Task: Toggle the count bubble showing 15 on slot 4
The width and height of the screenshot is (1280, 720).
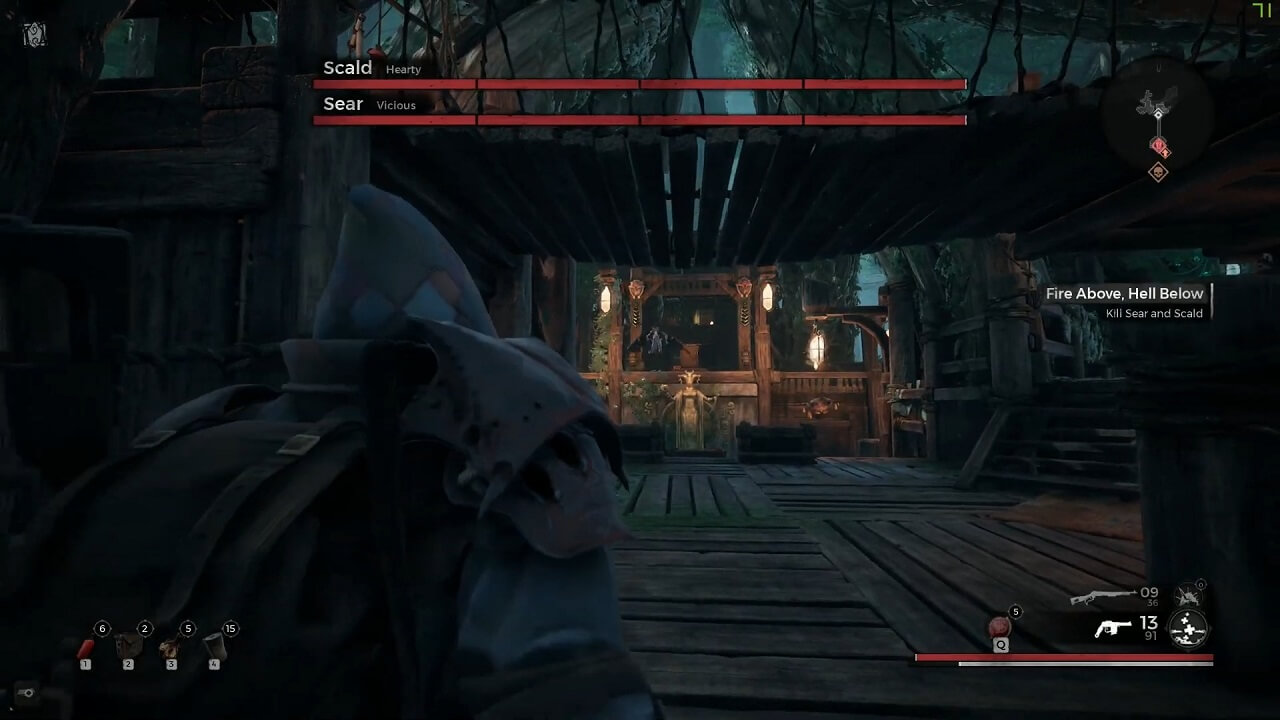Action: click(x=229, y=628)
